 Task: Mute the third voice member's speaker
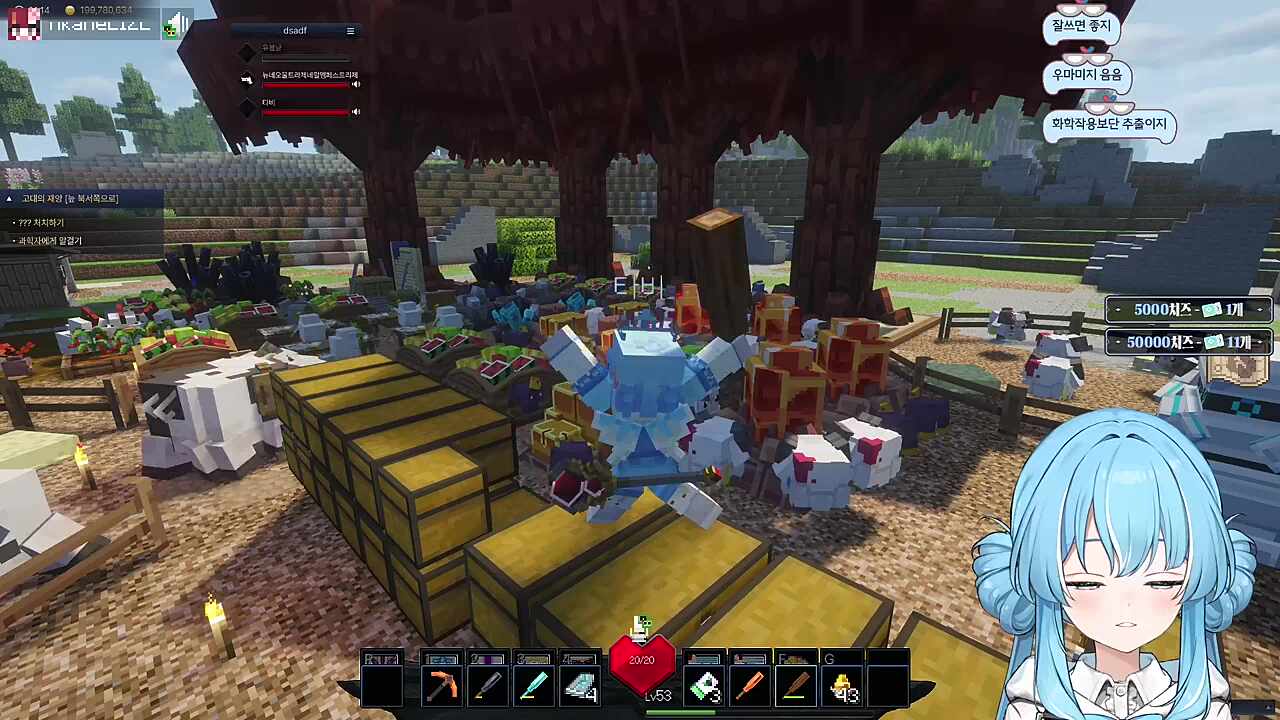[x=355, y=111]
